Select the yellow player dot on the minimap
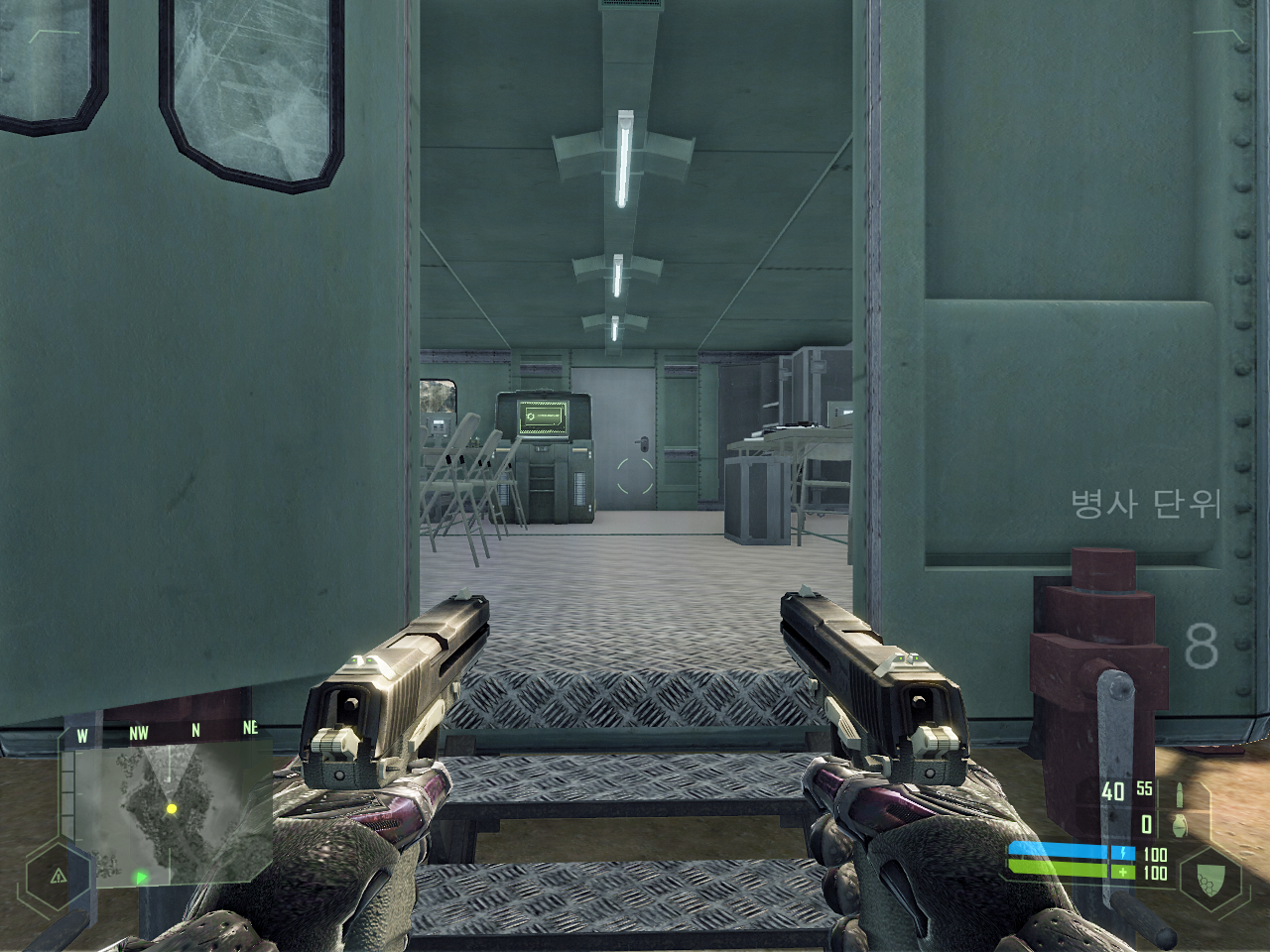The height and width of the screenshot is (952, 1270). click(172, 809)
